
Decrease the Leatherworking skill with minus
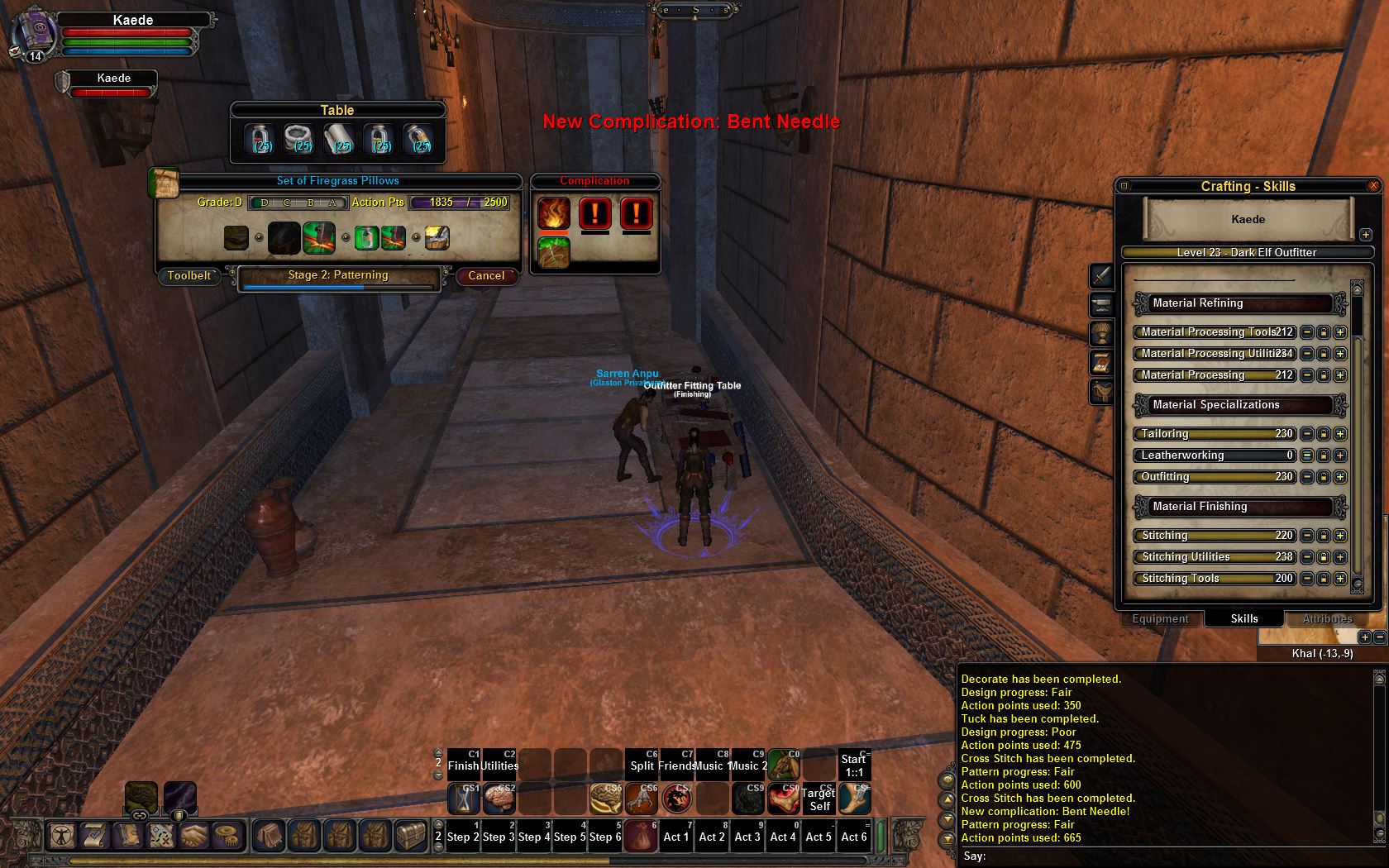coord(1307,455)
